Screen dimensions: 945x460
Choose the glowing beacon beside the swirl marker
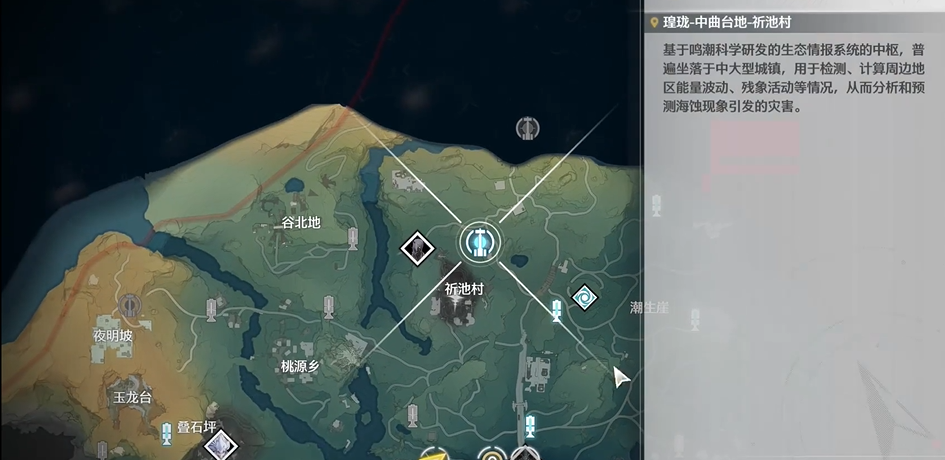click(556, 310)
